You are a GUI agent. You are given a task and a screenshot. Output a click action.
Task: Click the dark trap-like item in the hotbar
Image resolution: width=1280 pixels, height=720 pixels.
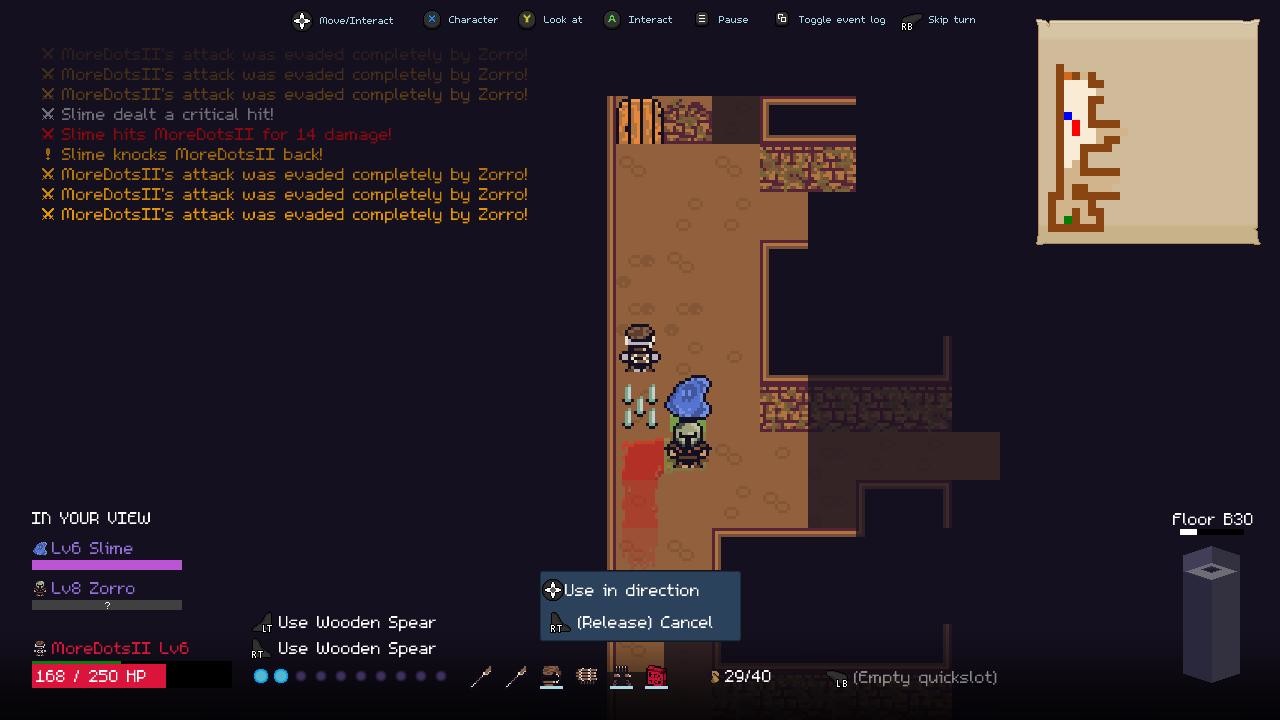pyautogui.click(x=621, y=676)
